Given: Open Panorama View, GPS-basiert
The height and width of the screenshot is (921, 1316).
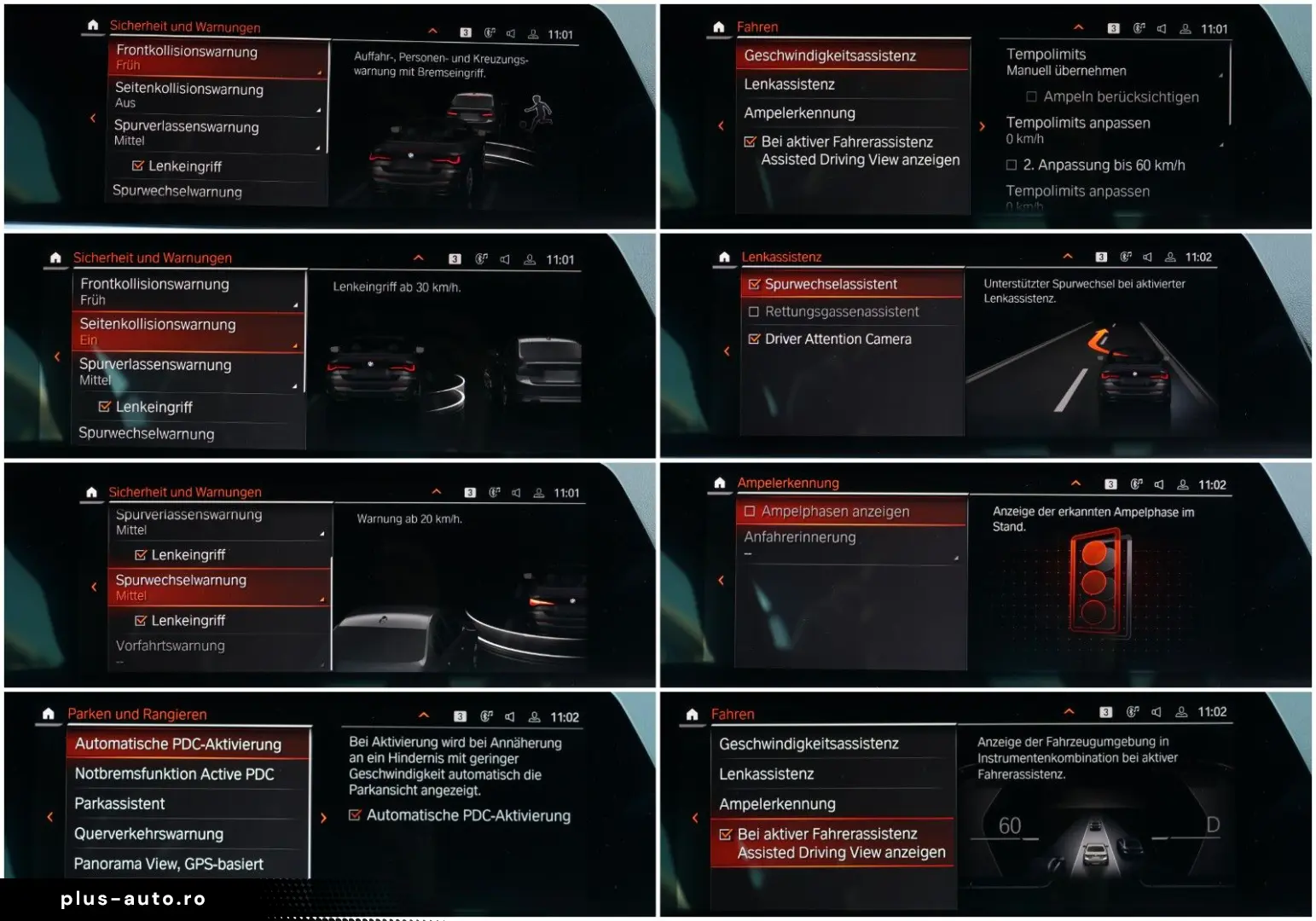Looking at the screenshot, I should [x=169, y=864].
